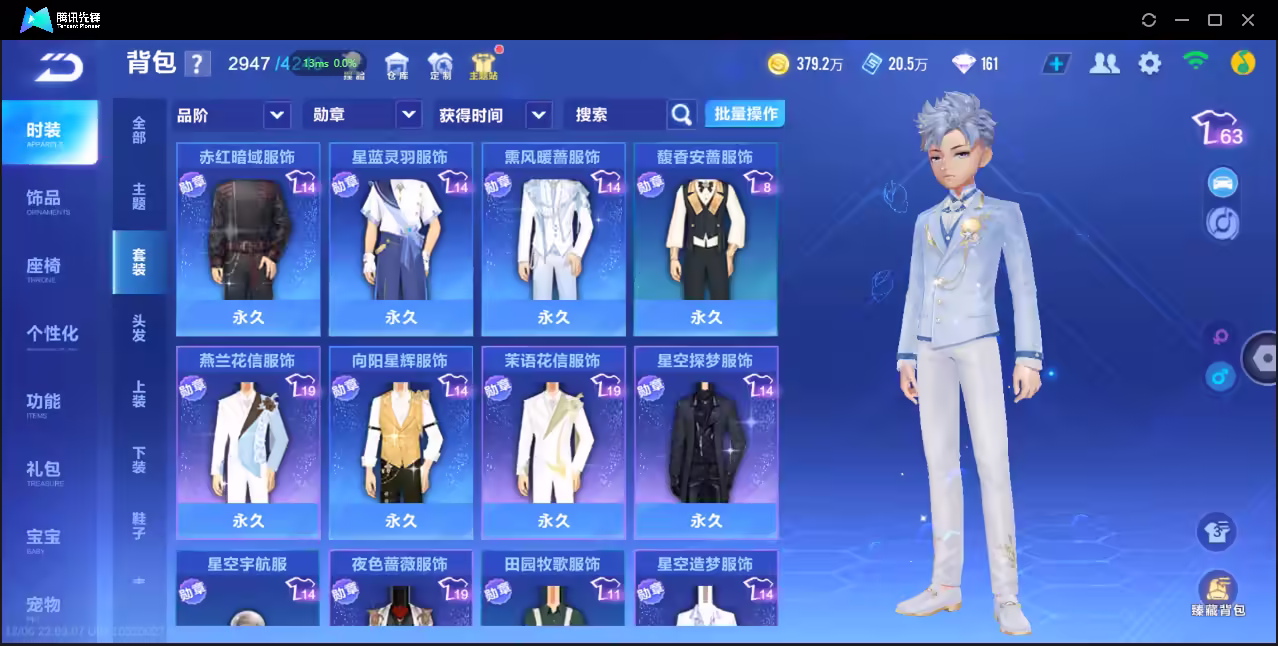Maximize the emulator window

tap(1215, 20)
